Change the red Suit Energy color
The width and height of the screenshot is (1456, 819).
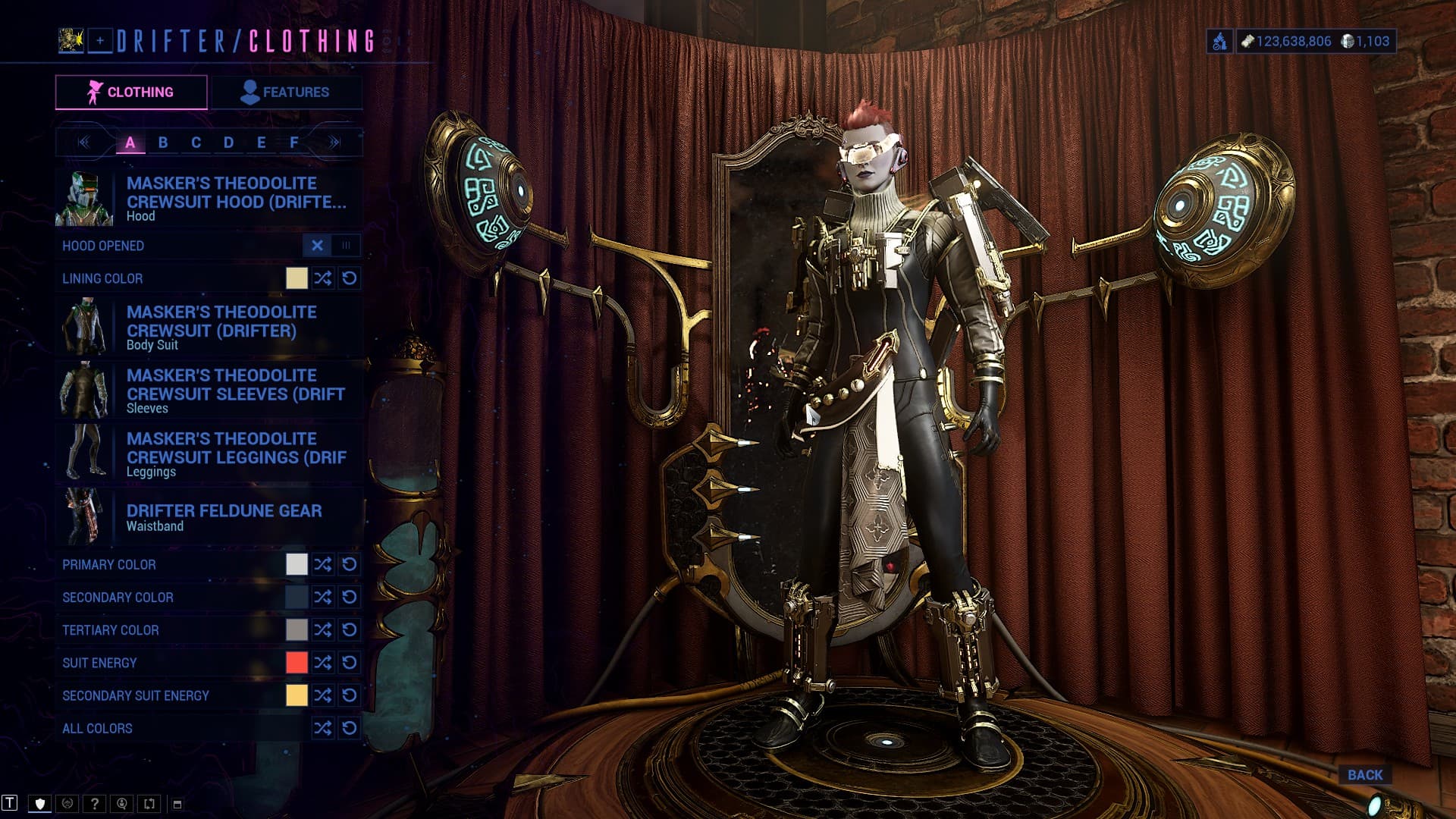[297, 663]
